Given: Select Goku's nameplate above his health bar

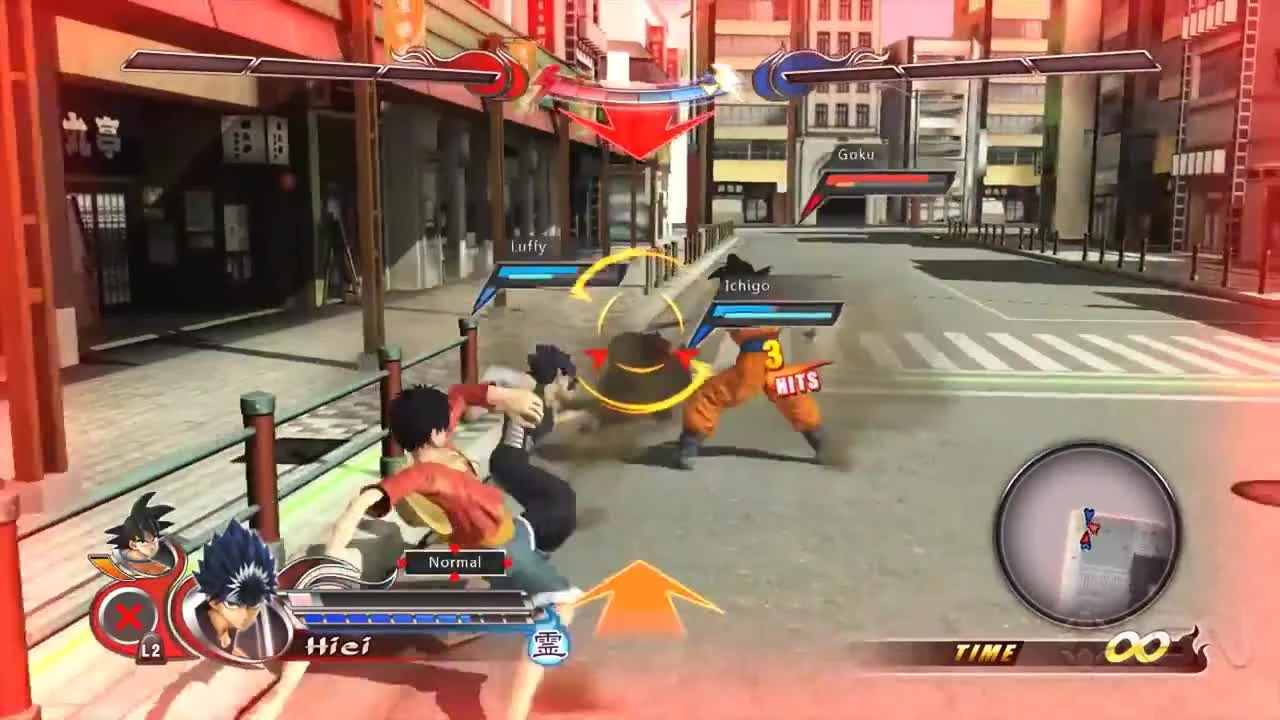Looking at the screenshot, I should pyautogui.click(x=854, y=154).
